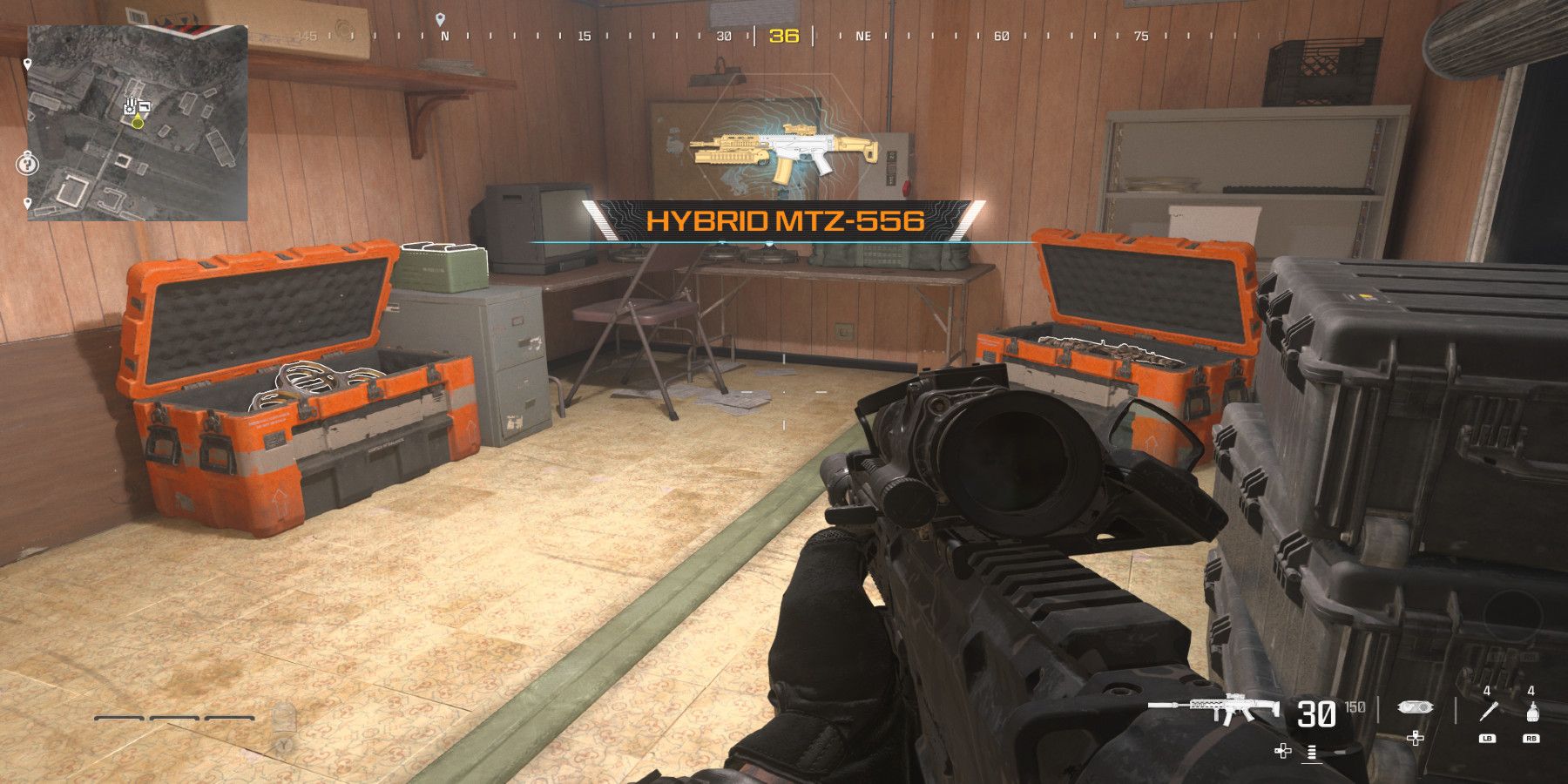Select the yellow player marker on the minimap
This screenshot has height=784, width=1568.
[x=138, y=124]
